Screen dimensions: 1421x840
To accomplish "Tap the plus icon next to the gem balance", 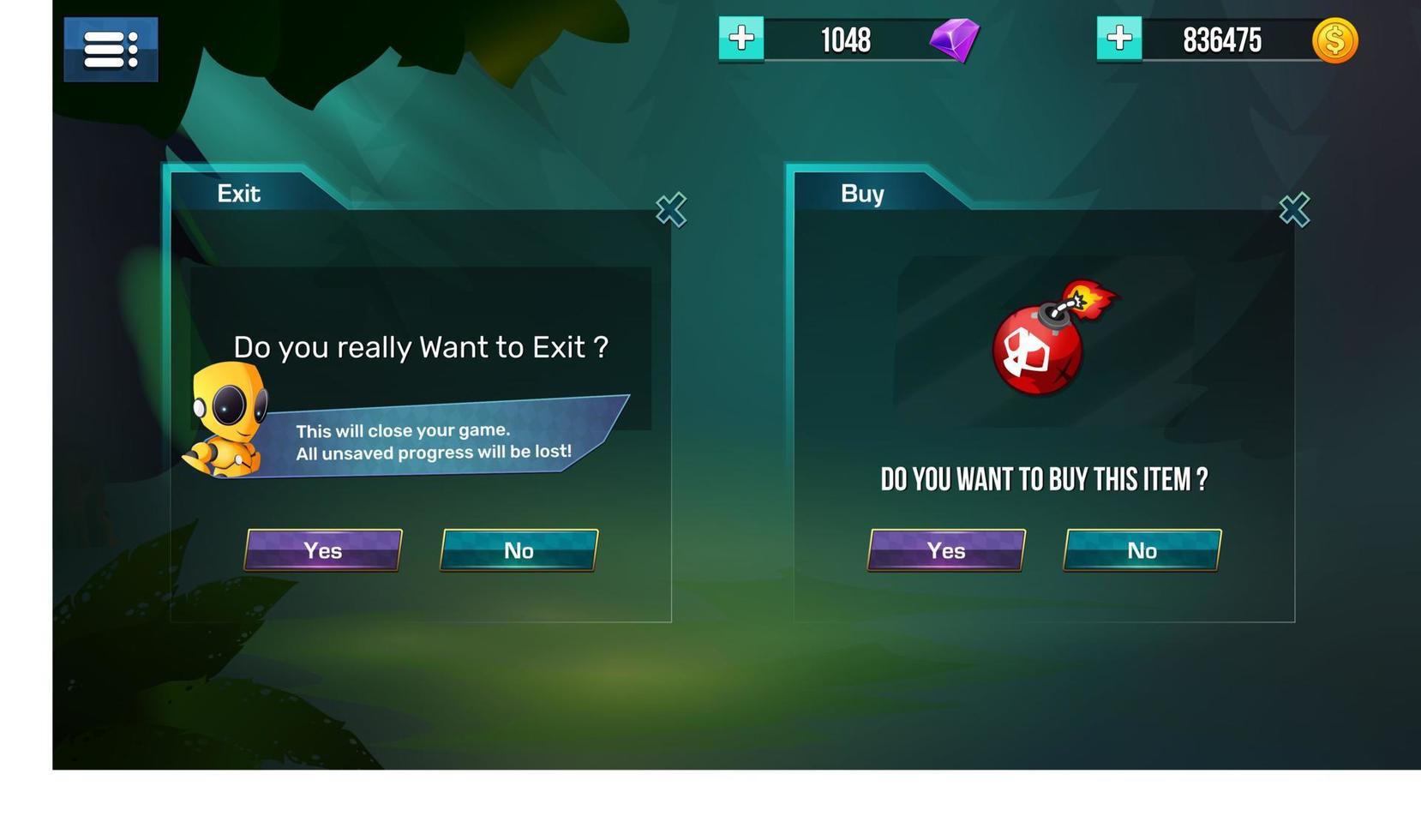I will pos(740,38).
